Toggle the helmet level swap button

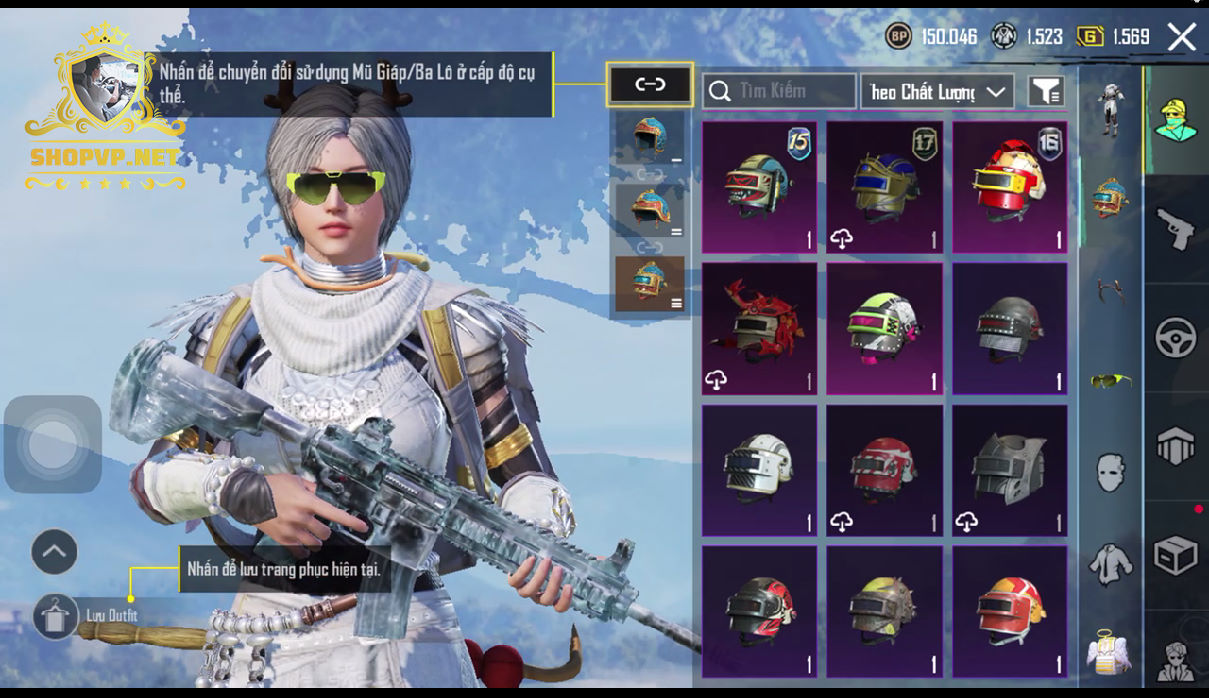coord(650,85)
